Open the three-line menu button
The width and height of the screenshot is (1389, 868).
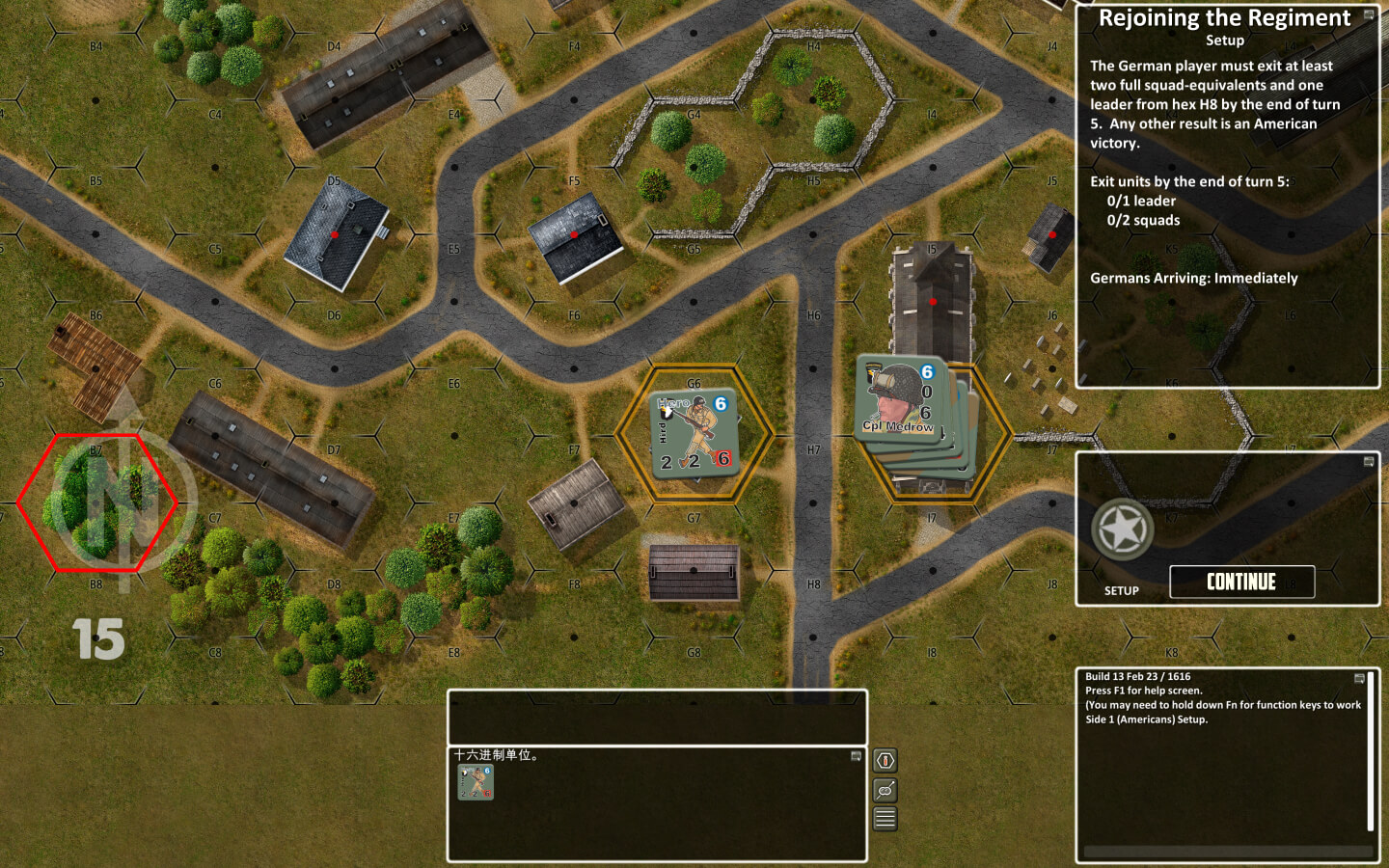[x=885, y=820]
